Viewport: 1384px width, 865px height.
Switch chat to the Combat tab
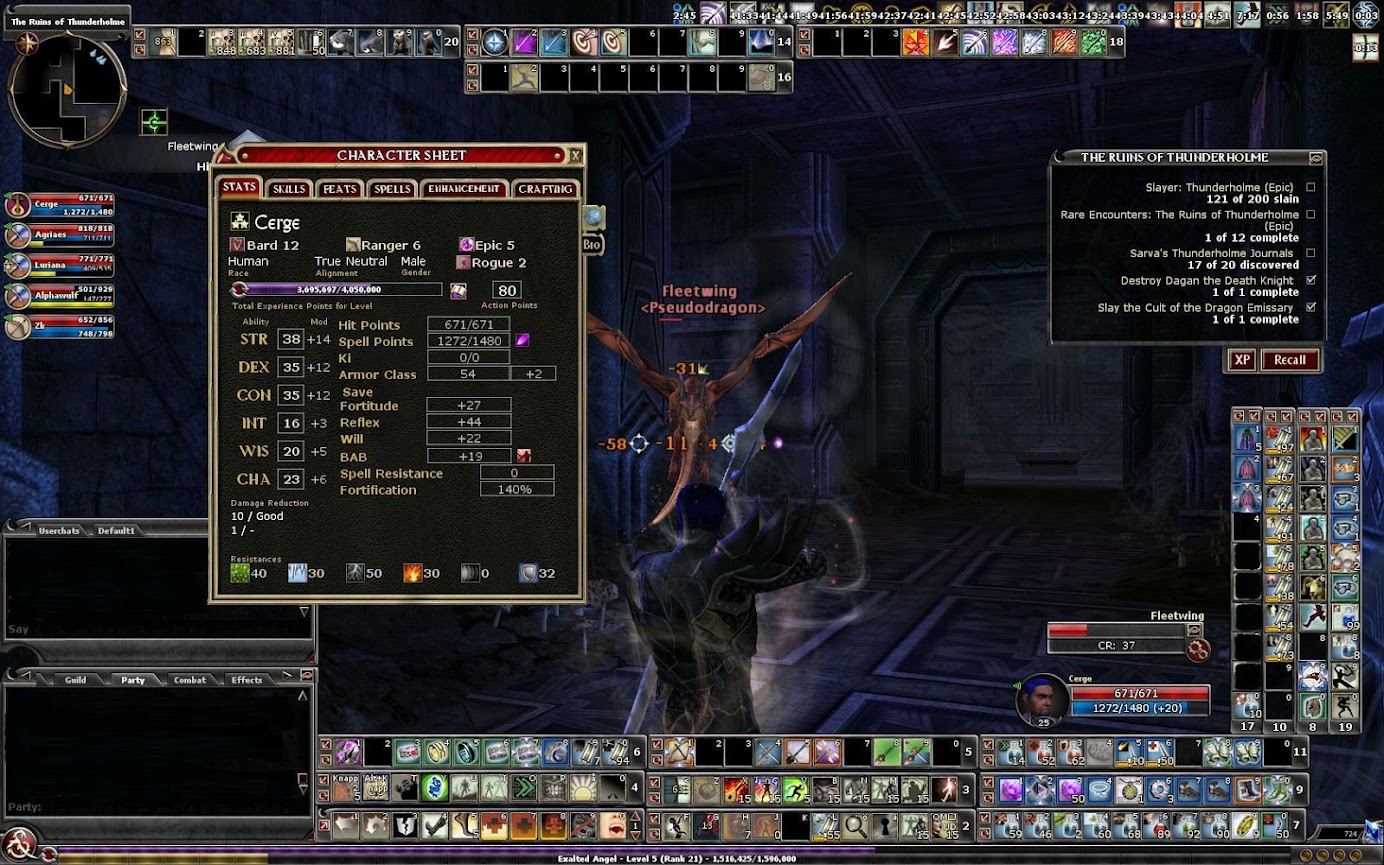coord(189,680)
